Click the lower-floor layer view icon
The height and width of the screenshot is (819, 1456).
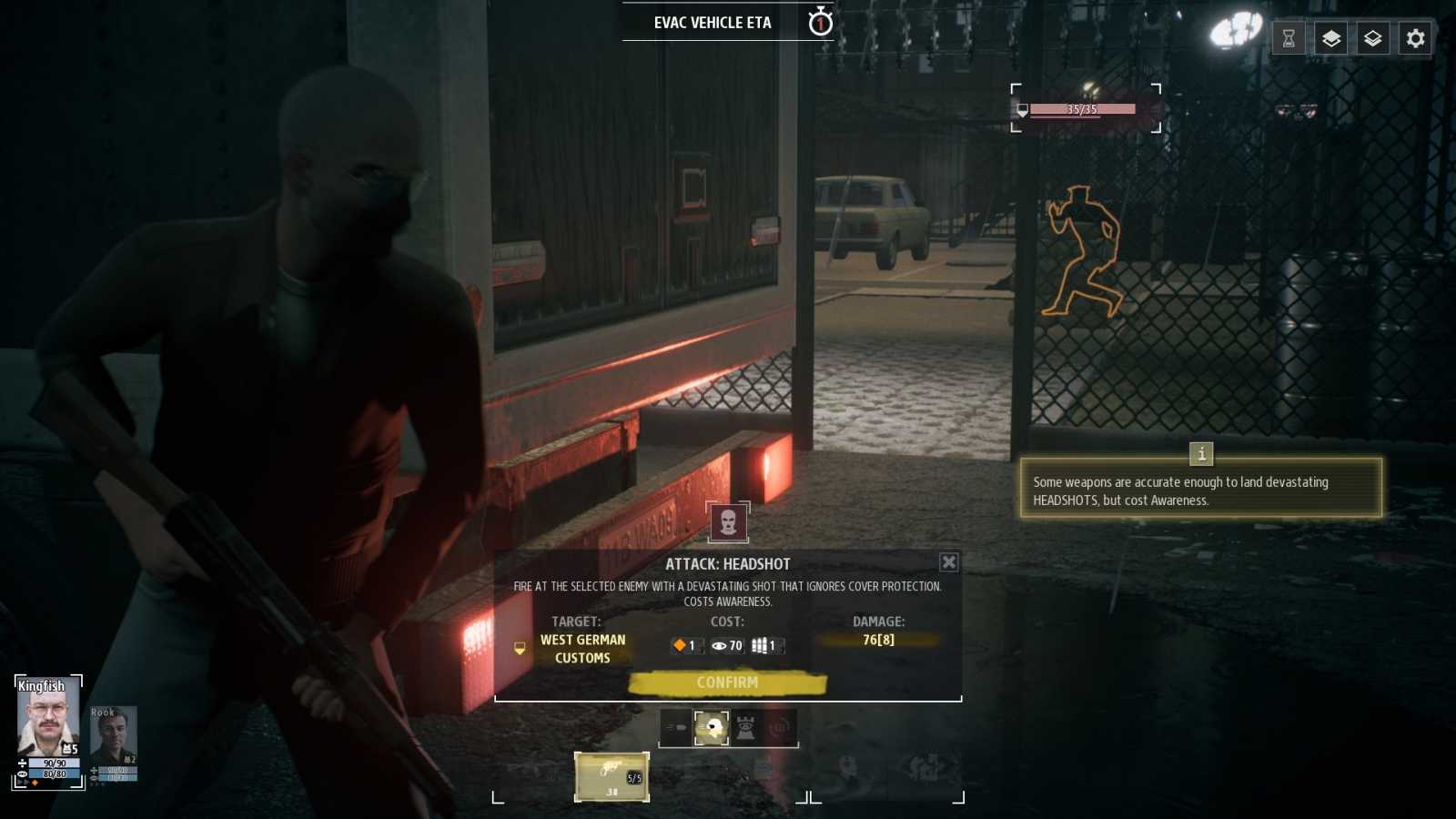tap(1373, 39)
